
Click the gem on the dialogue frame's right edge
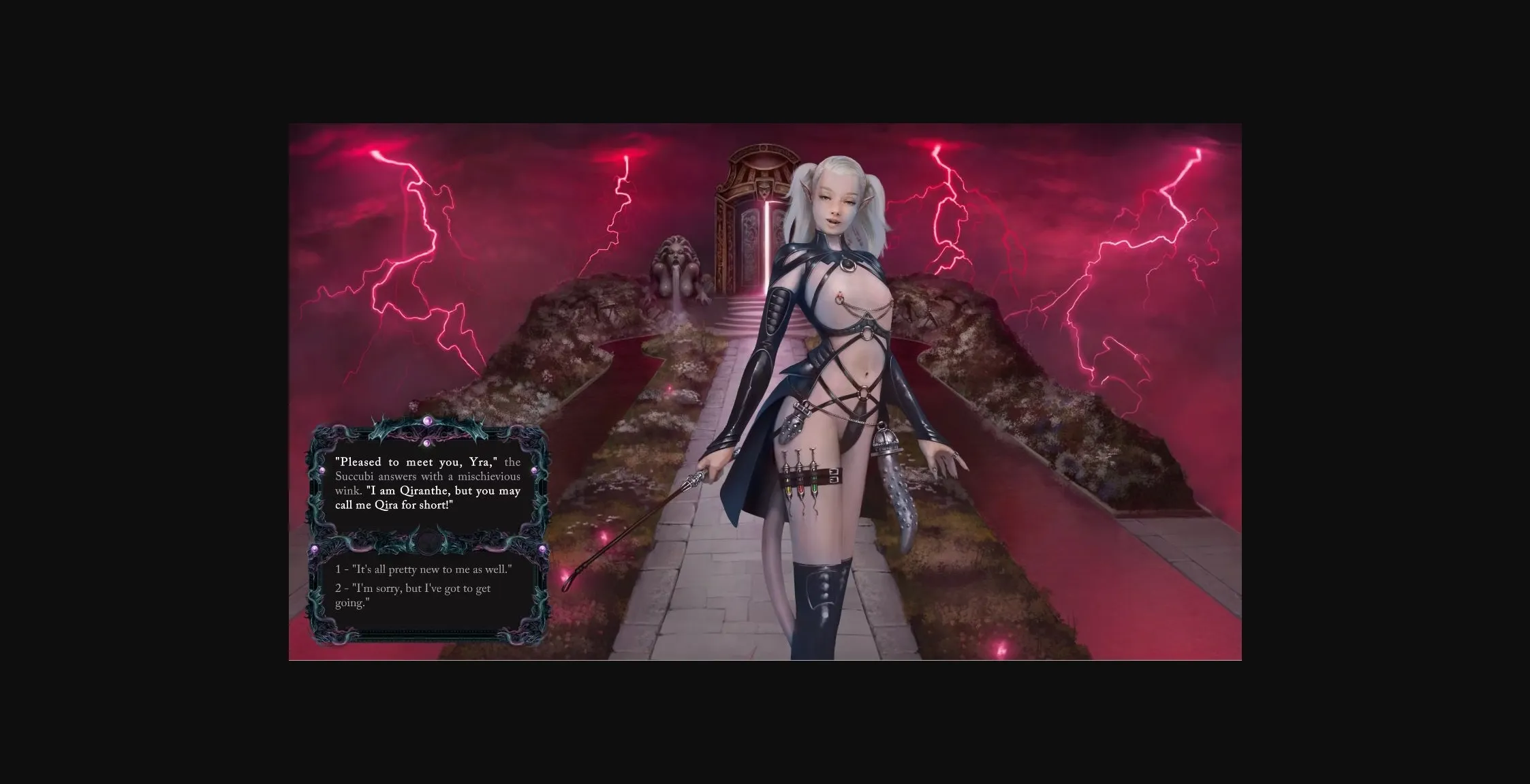(535, 470)
